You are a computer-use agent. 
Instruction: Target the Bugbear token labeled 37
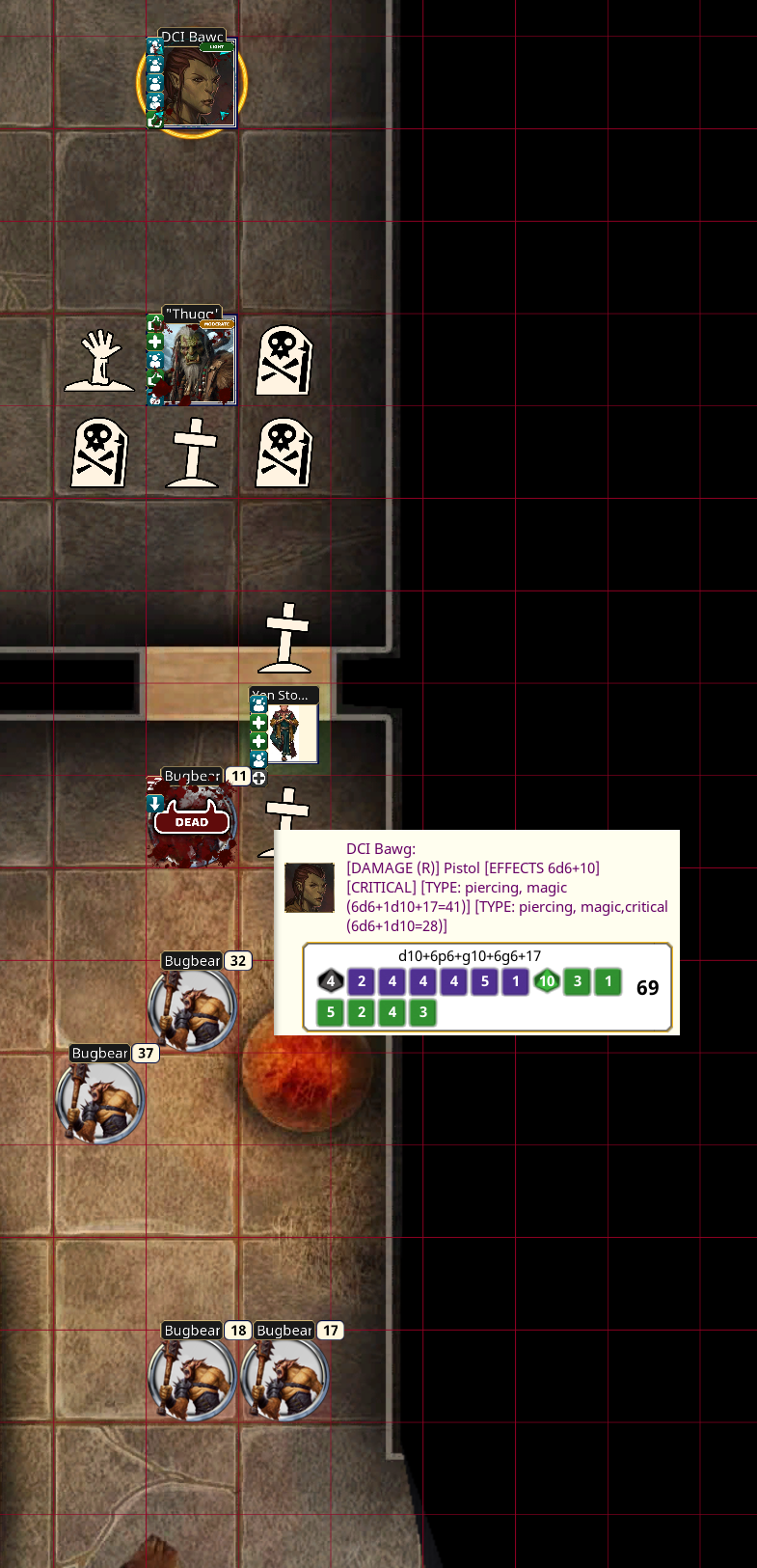100,1099
